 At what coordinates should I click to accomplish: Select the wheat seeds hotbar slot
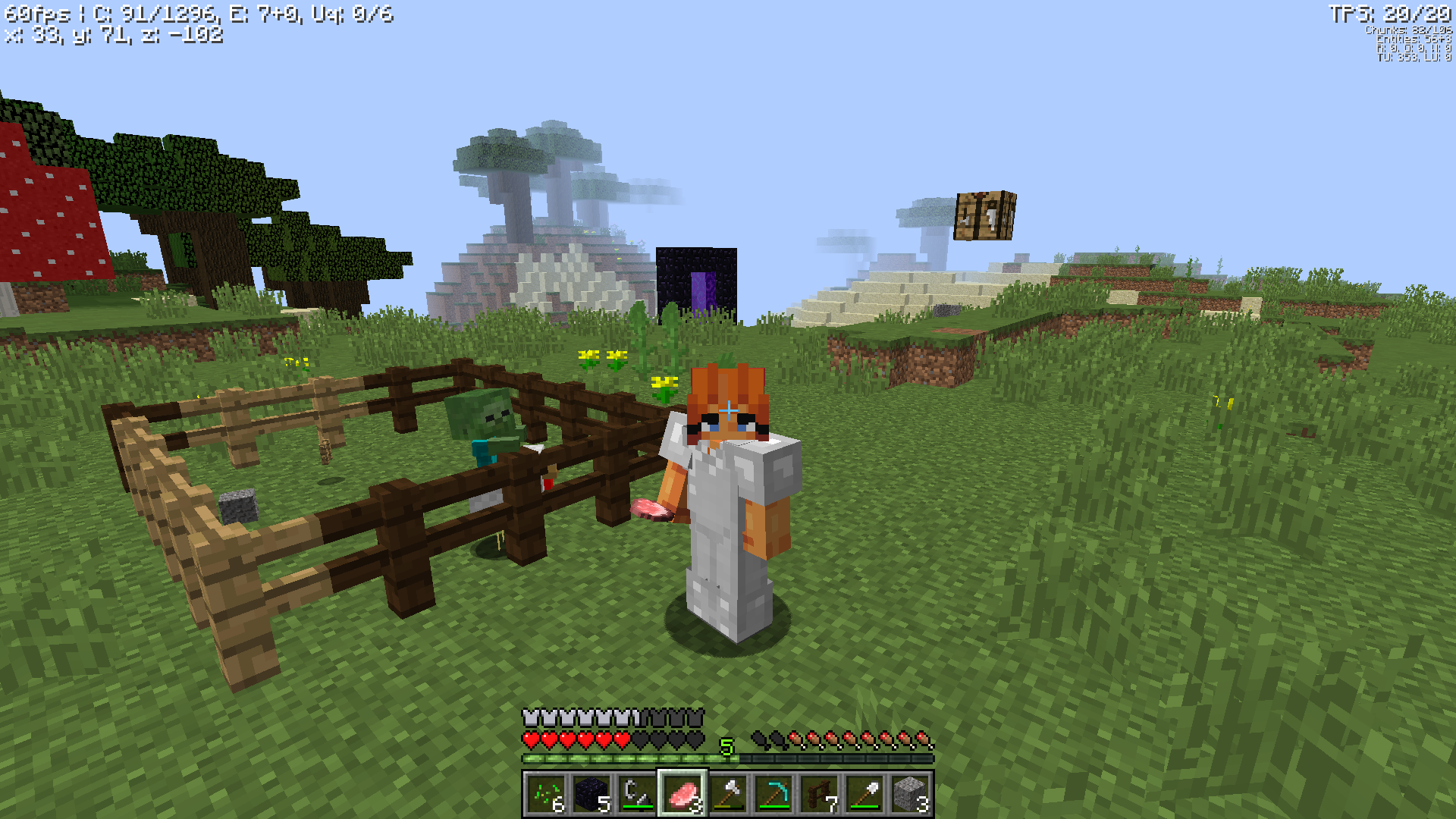tap(546, 794)
